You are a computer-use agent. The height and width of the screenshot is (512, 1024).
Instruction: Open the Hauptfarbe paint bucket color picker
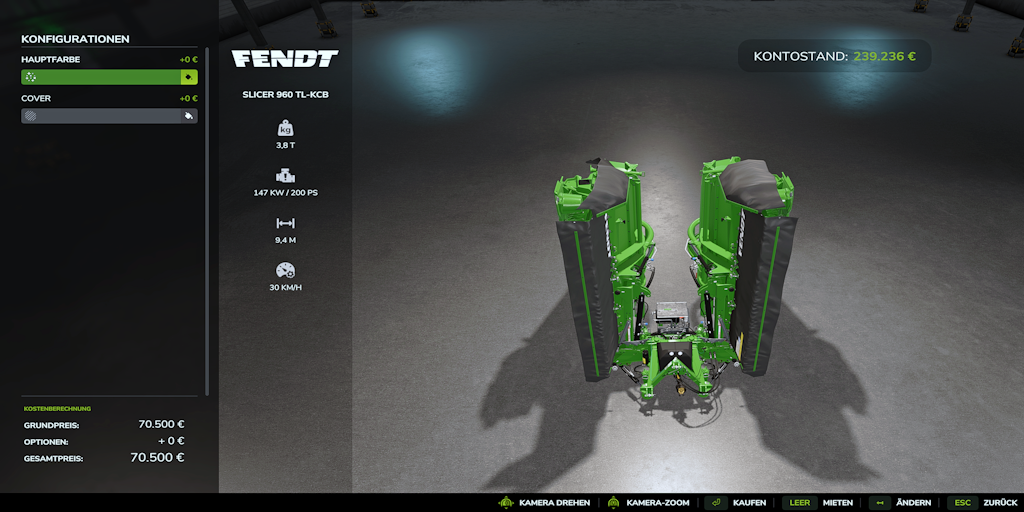point(187,77)
